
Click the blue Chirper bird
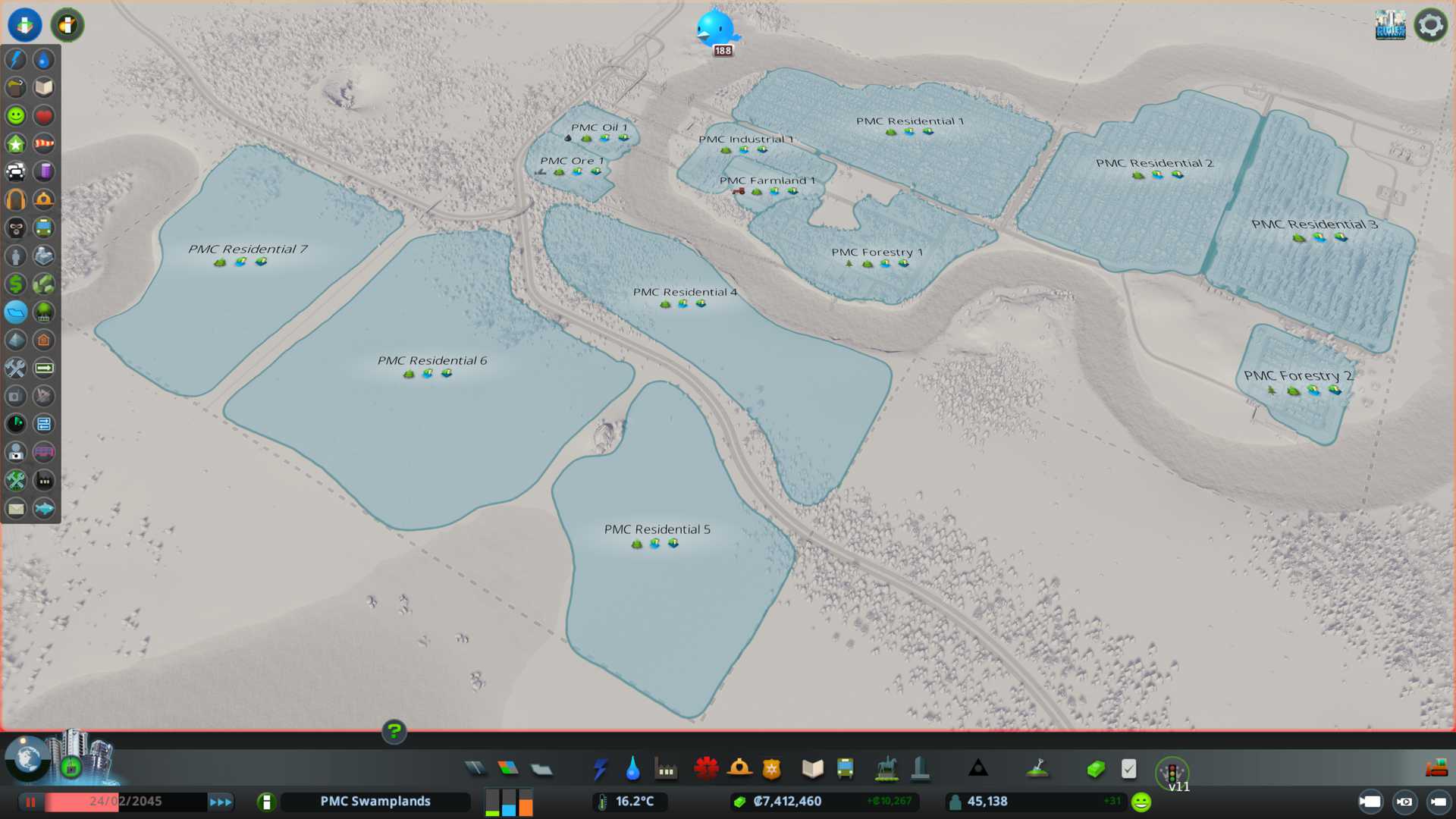715,28
